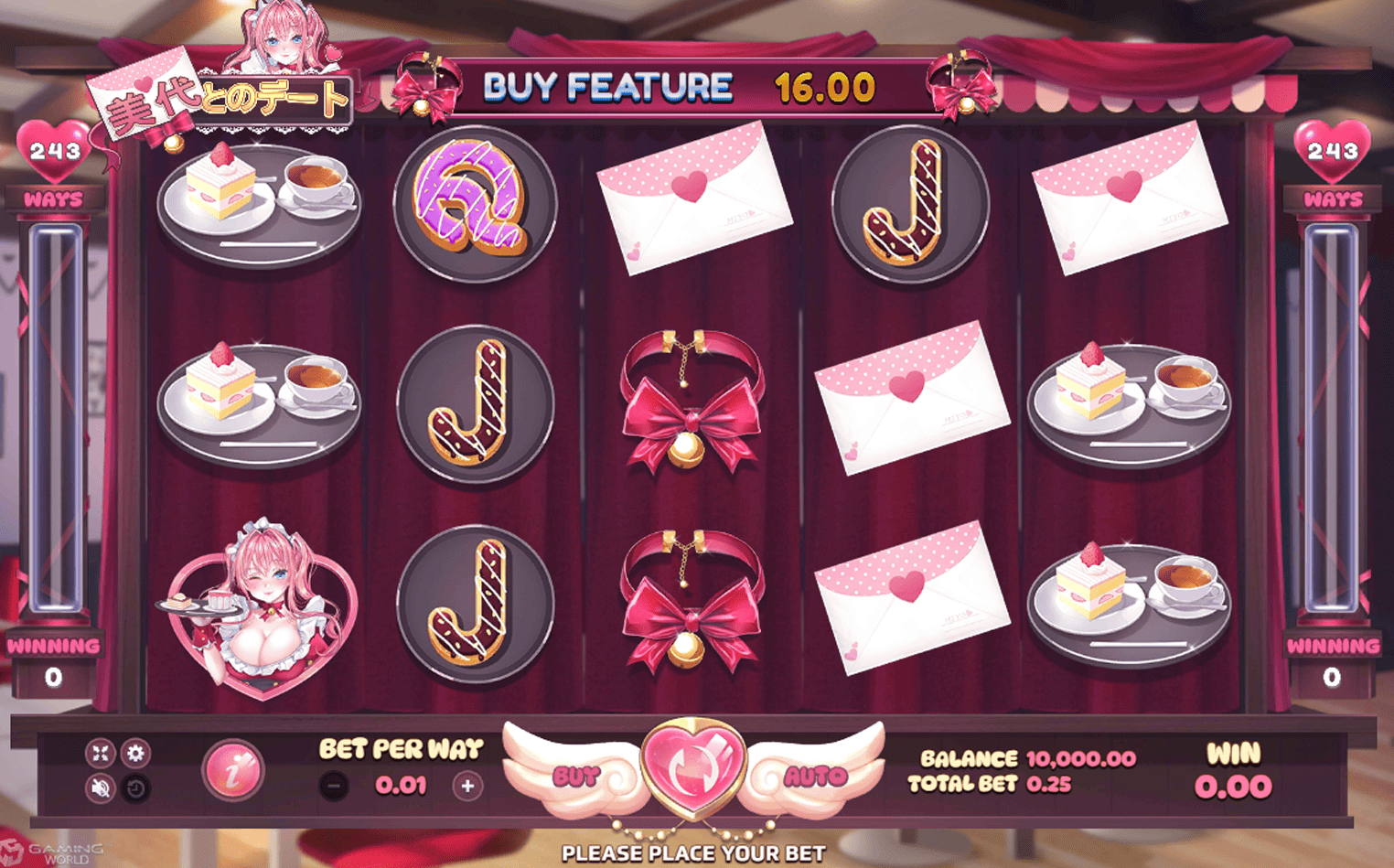Screen dimensions: 1394x868
Task: Open the gear settings menu
Action: point(135,753)
